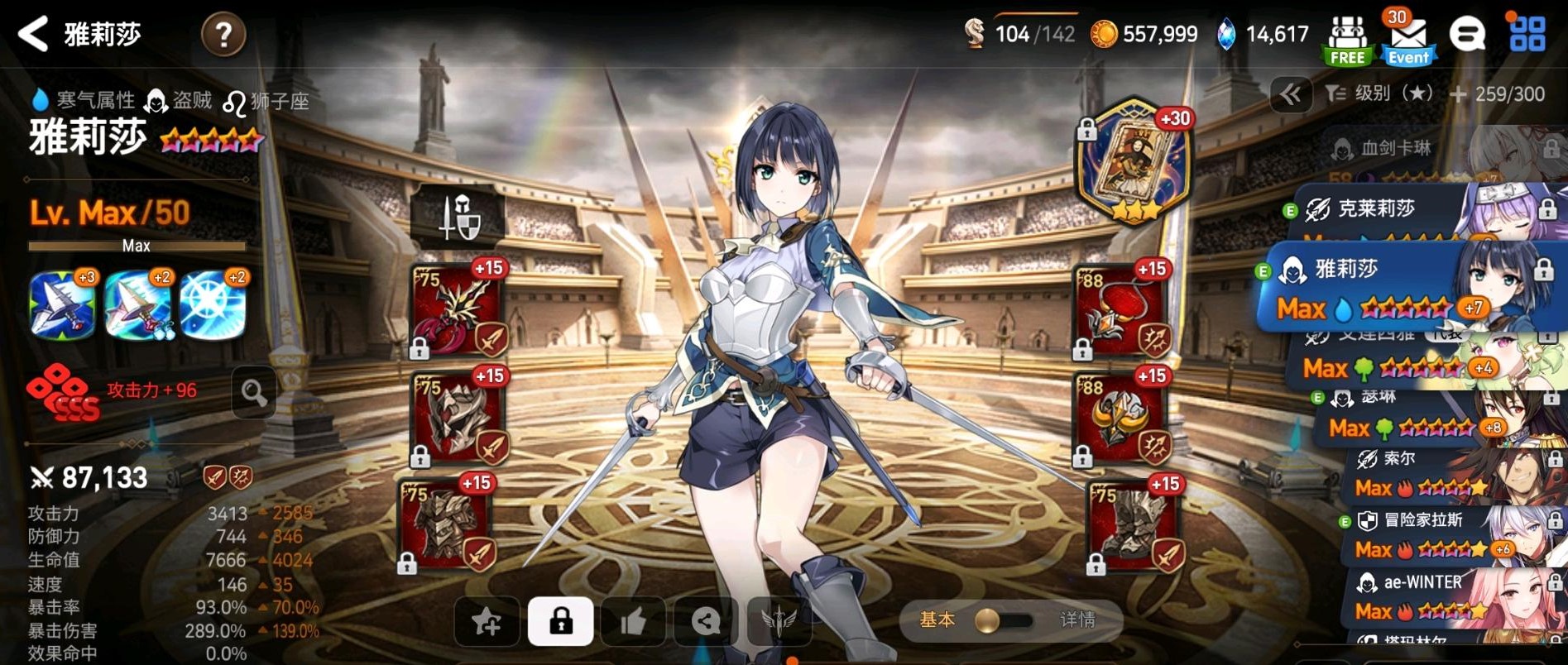Collapse the hero list with double arrows
This screenshot has width=1568, height=665.
(x=1291, y=94)
